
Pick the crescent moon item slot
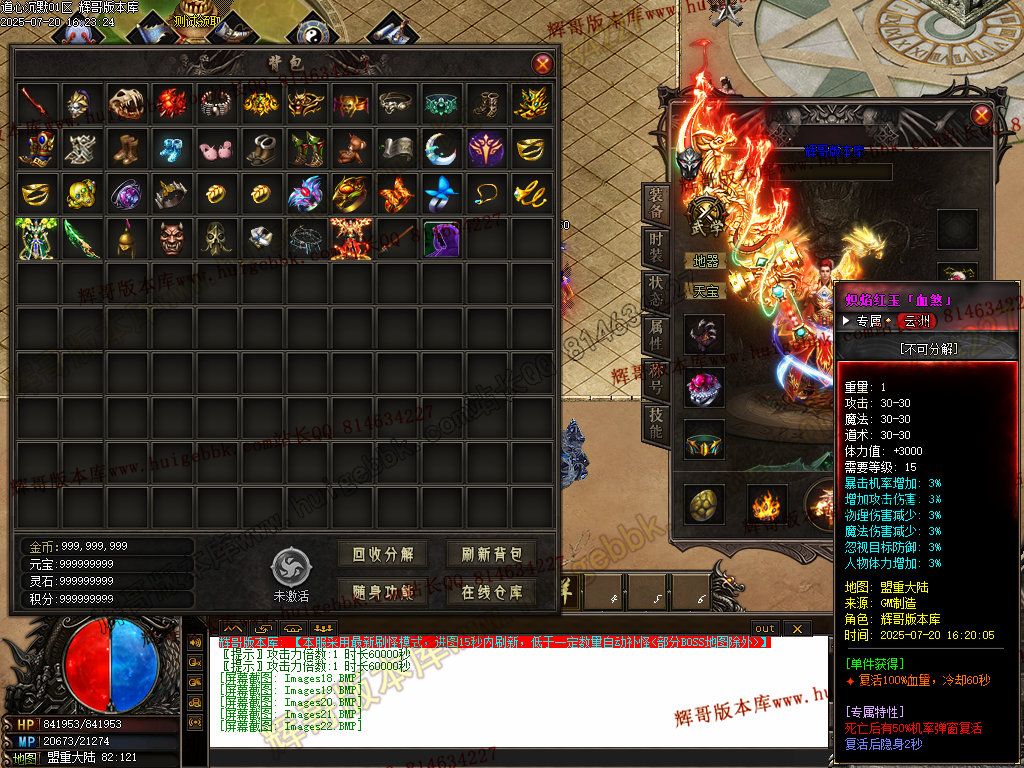(x=440, y=147)
